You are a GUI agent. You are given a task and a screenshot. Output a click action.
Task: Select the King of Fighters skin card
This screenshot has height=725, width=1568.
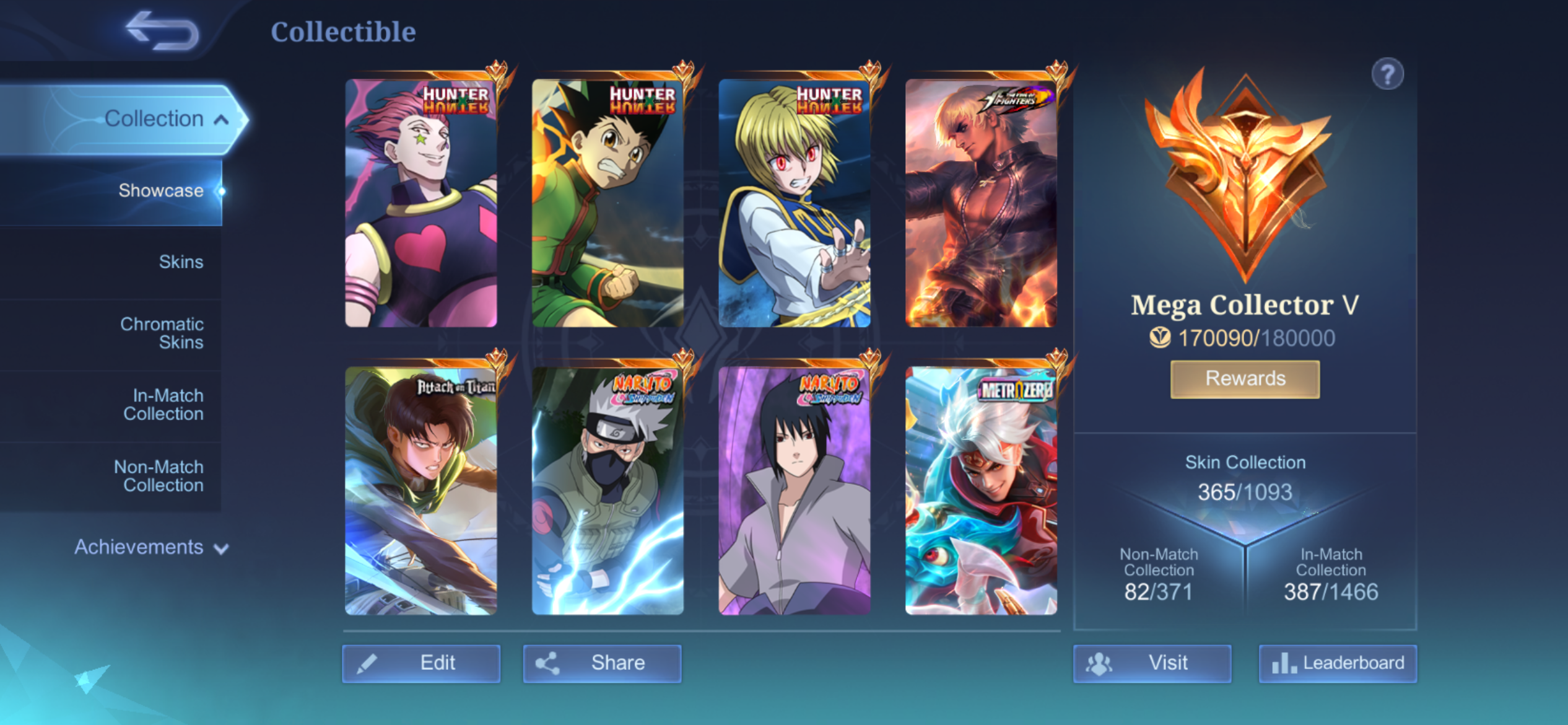[981, 203]
